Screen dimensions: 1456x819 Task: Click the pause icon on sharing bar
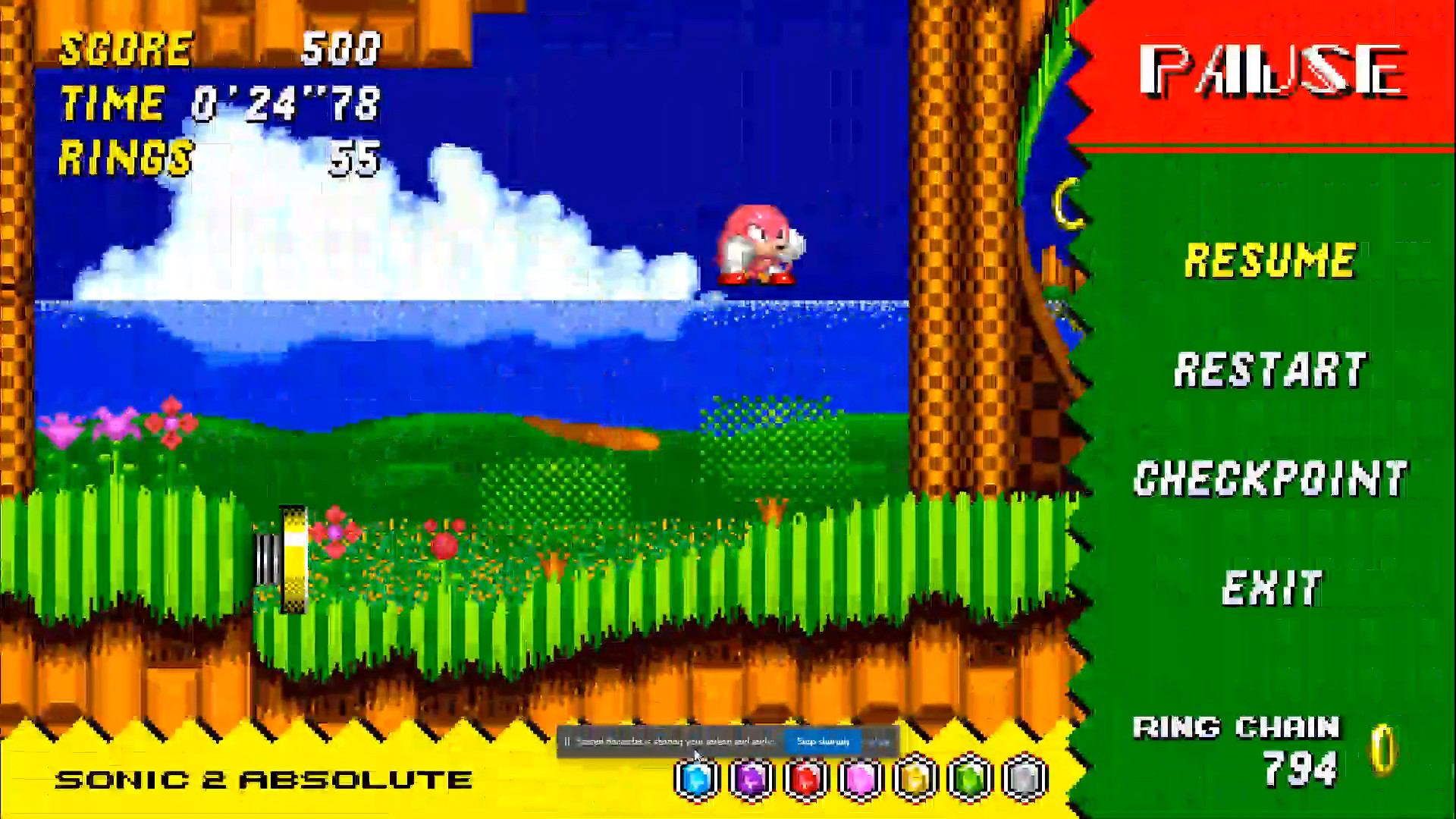[x=566, y=742]
